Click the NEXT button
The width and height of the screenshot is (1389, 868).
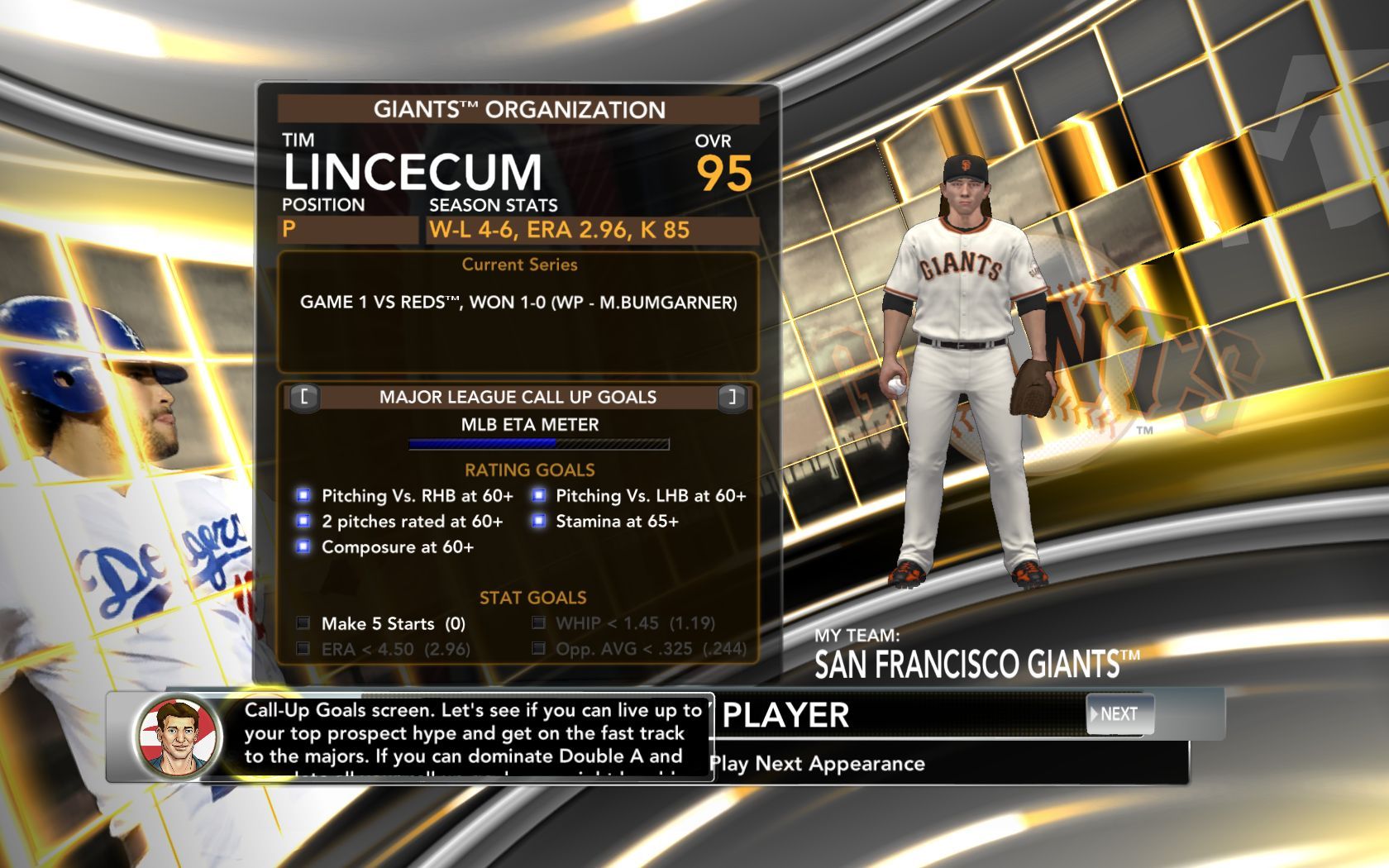[1119, 714]
